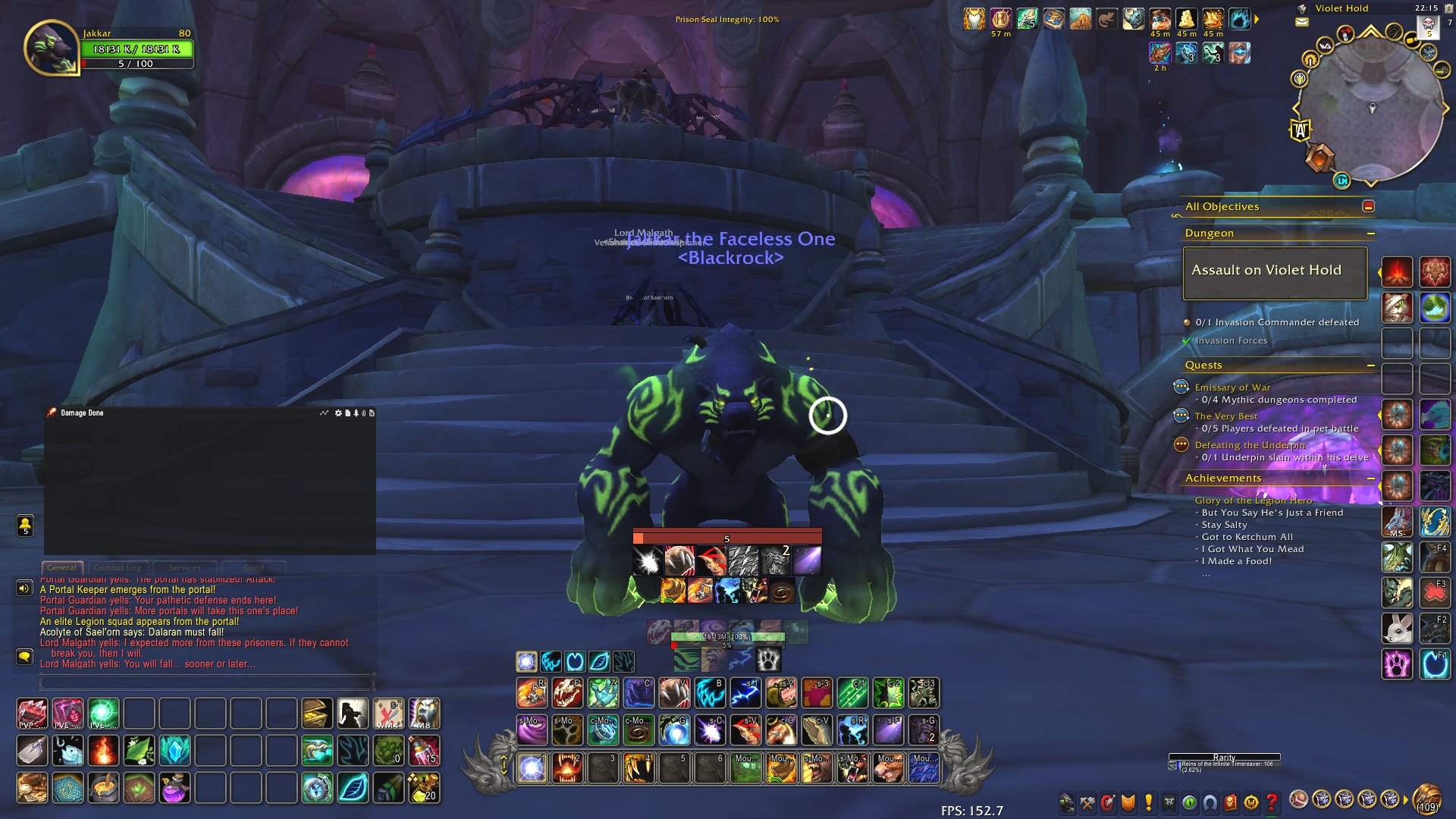Collapse the Dungeon objectives section
This screenshot has height=819, width=1456.
point(1372,233)
